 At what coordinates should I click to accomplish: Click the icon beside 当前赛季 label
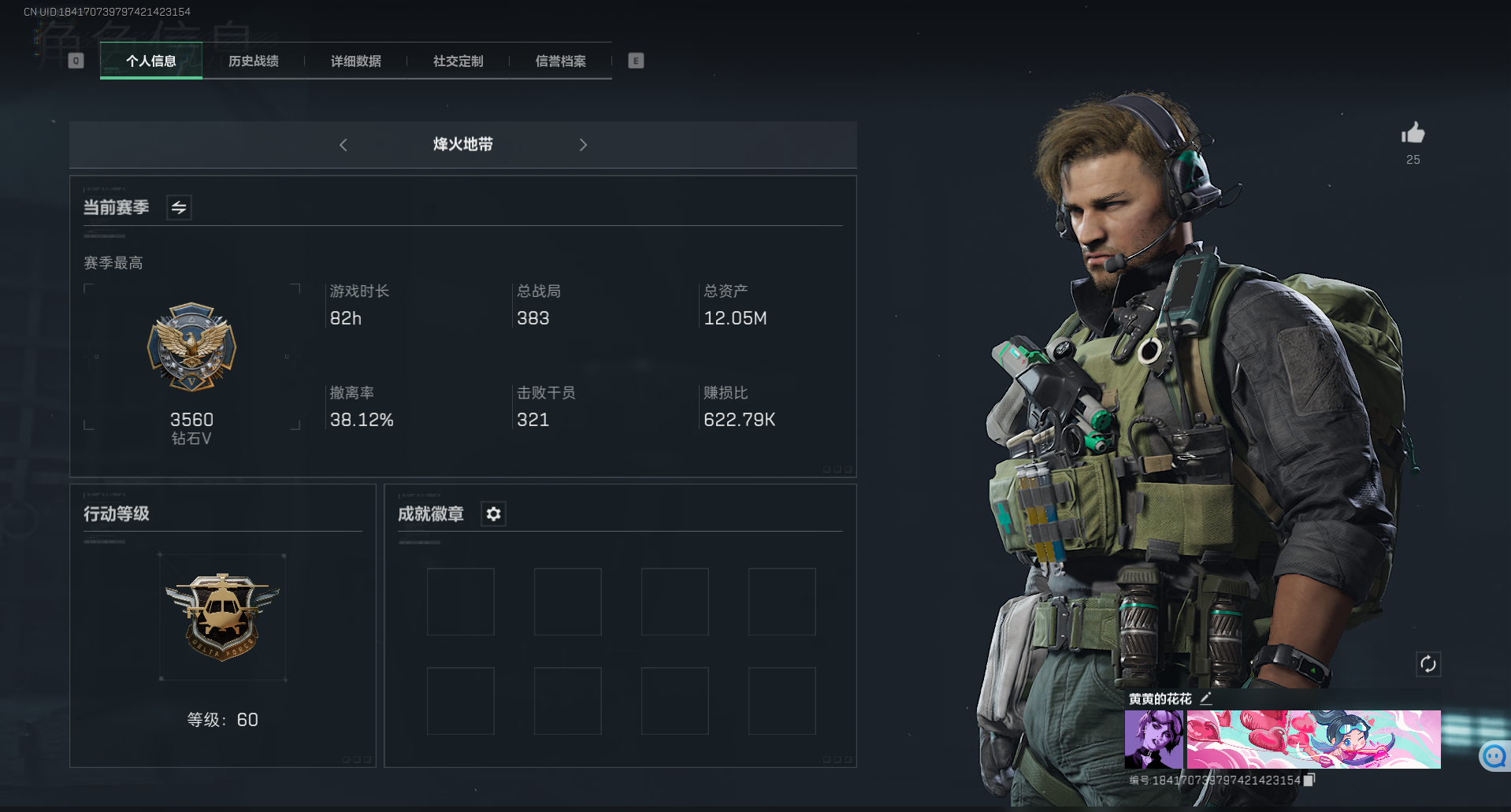click(178, 206)
